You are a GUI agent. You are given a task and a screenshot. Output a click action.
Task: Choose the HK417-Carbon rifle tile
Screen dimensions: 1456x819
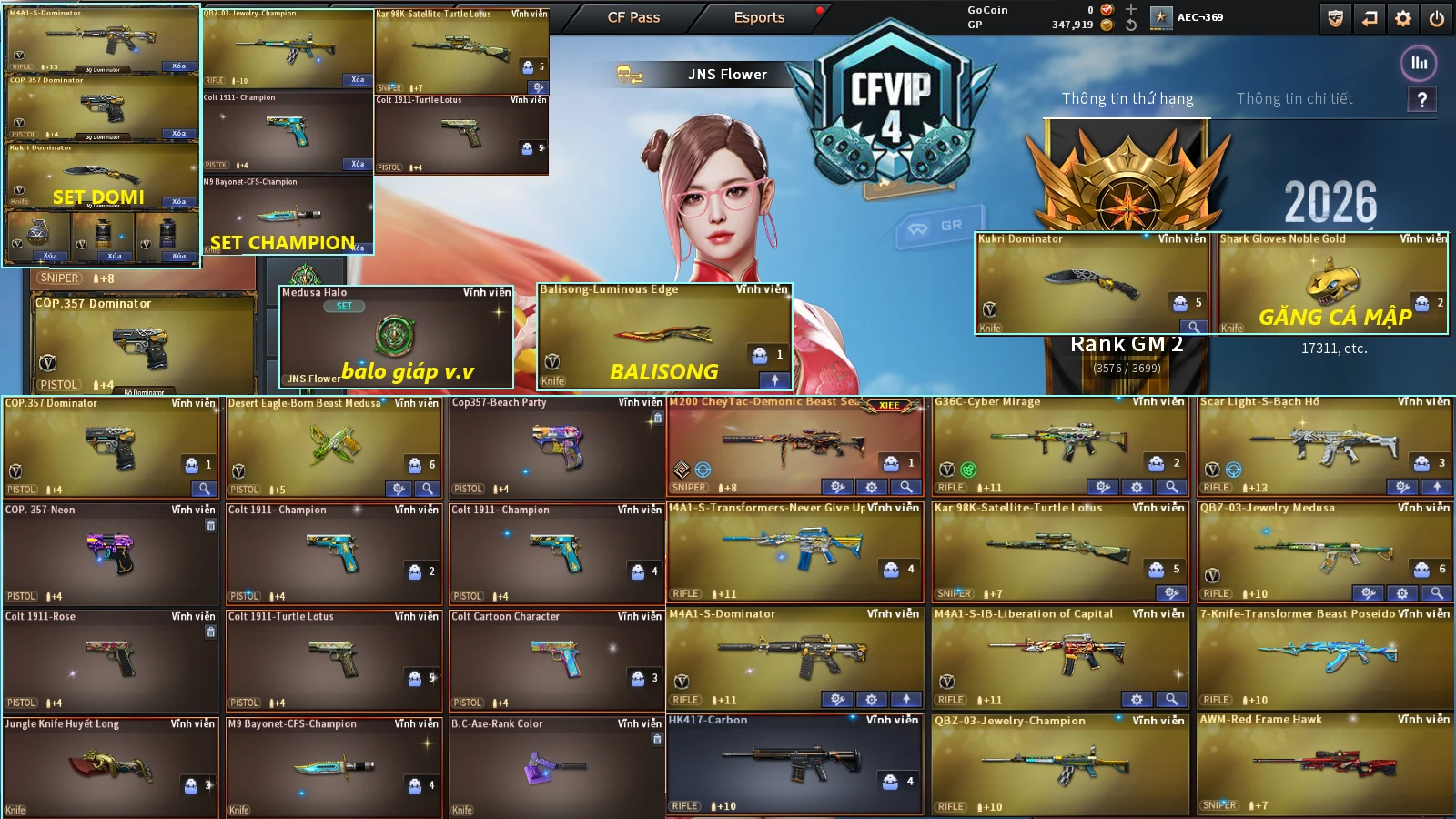(794, 763)
